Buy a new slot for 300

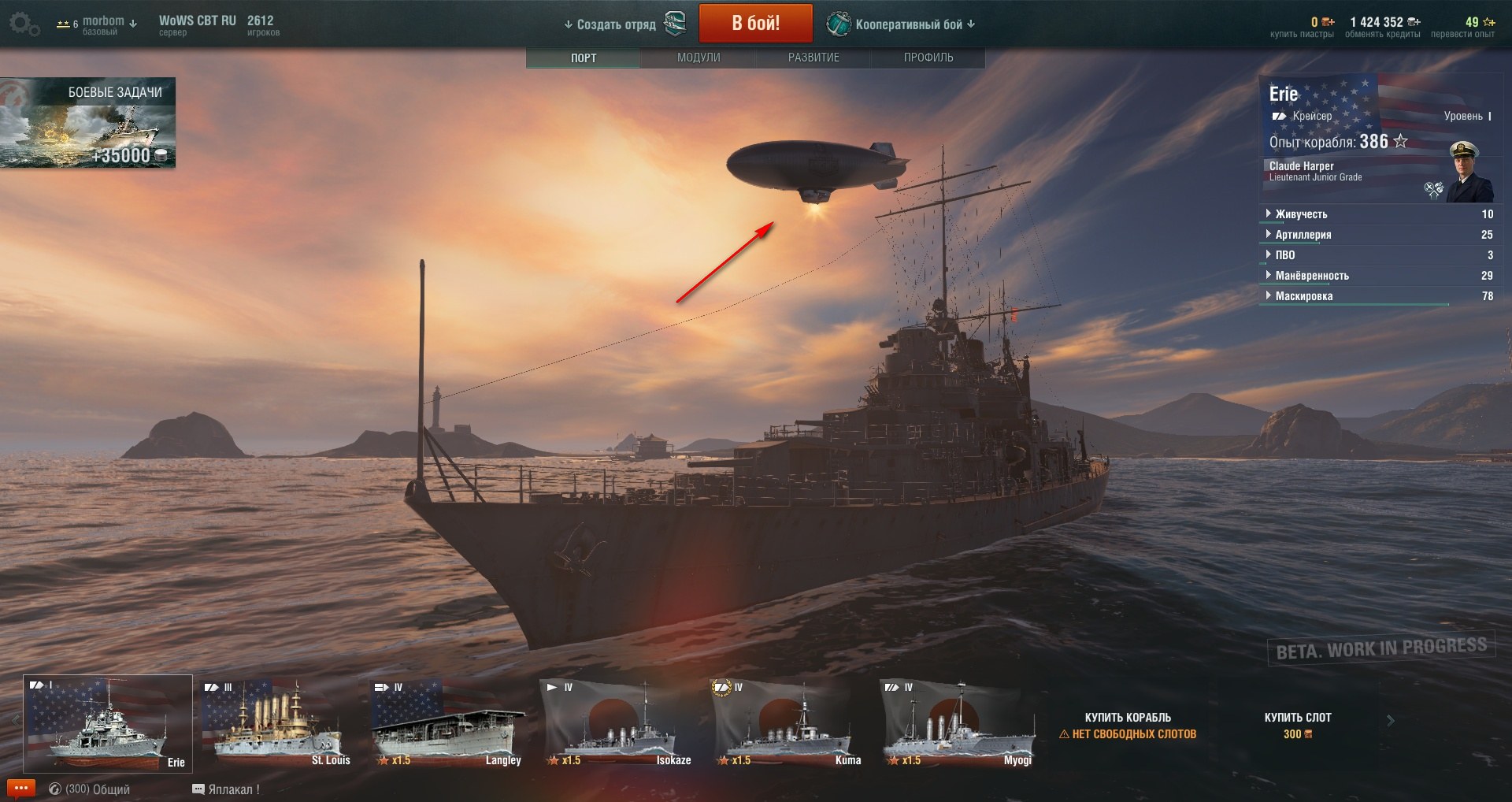pos(1297,725)
